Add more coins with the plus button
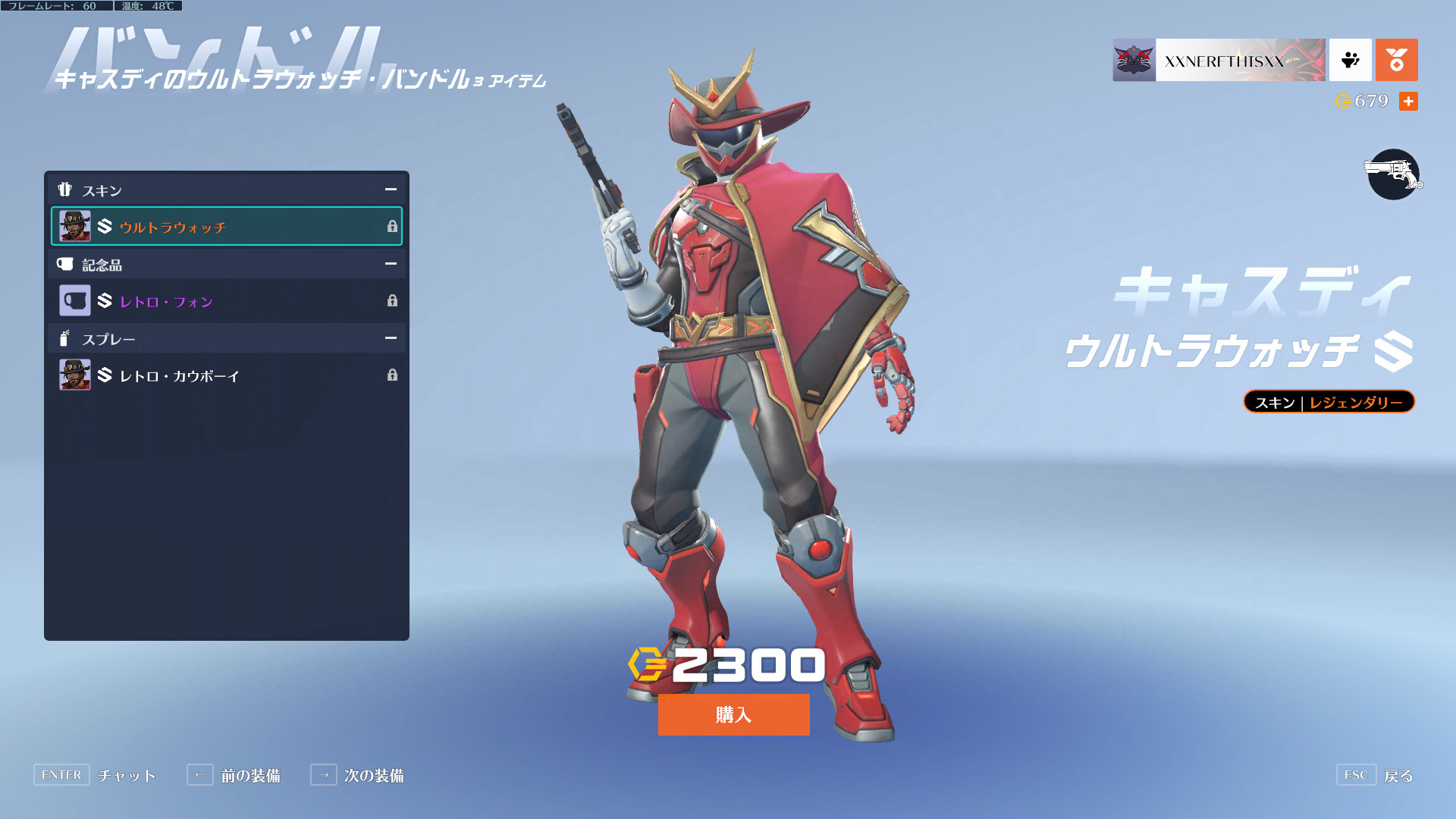1456x819 pixels. point(1408,101)
